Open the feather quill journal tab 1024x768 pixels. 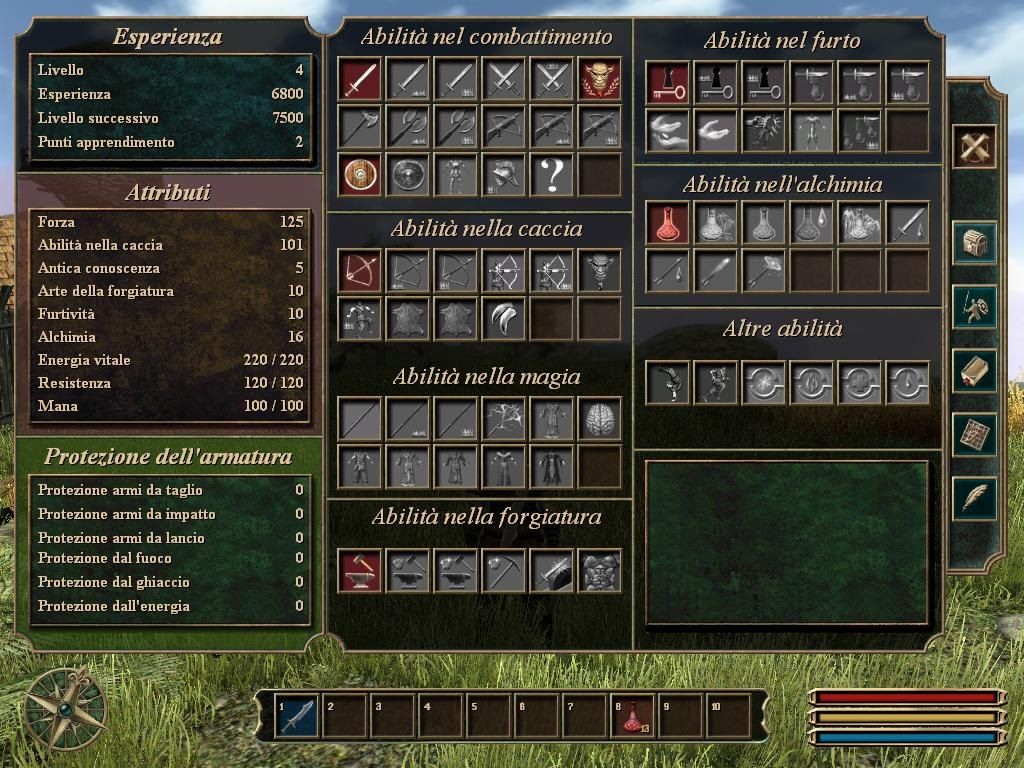[975, 498]
